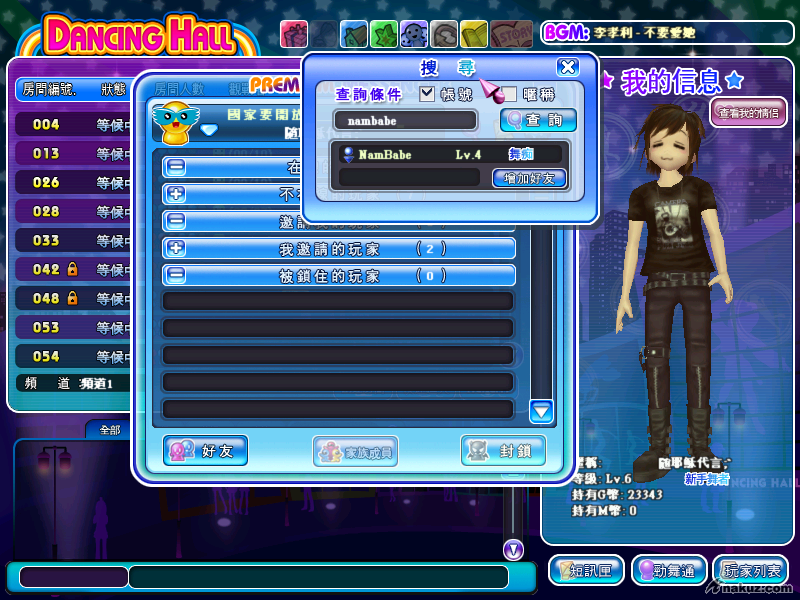Click the friend list scroll-down arrow

[x=542, y=410]
